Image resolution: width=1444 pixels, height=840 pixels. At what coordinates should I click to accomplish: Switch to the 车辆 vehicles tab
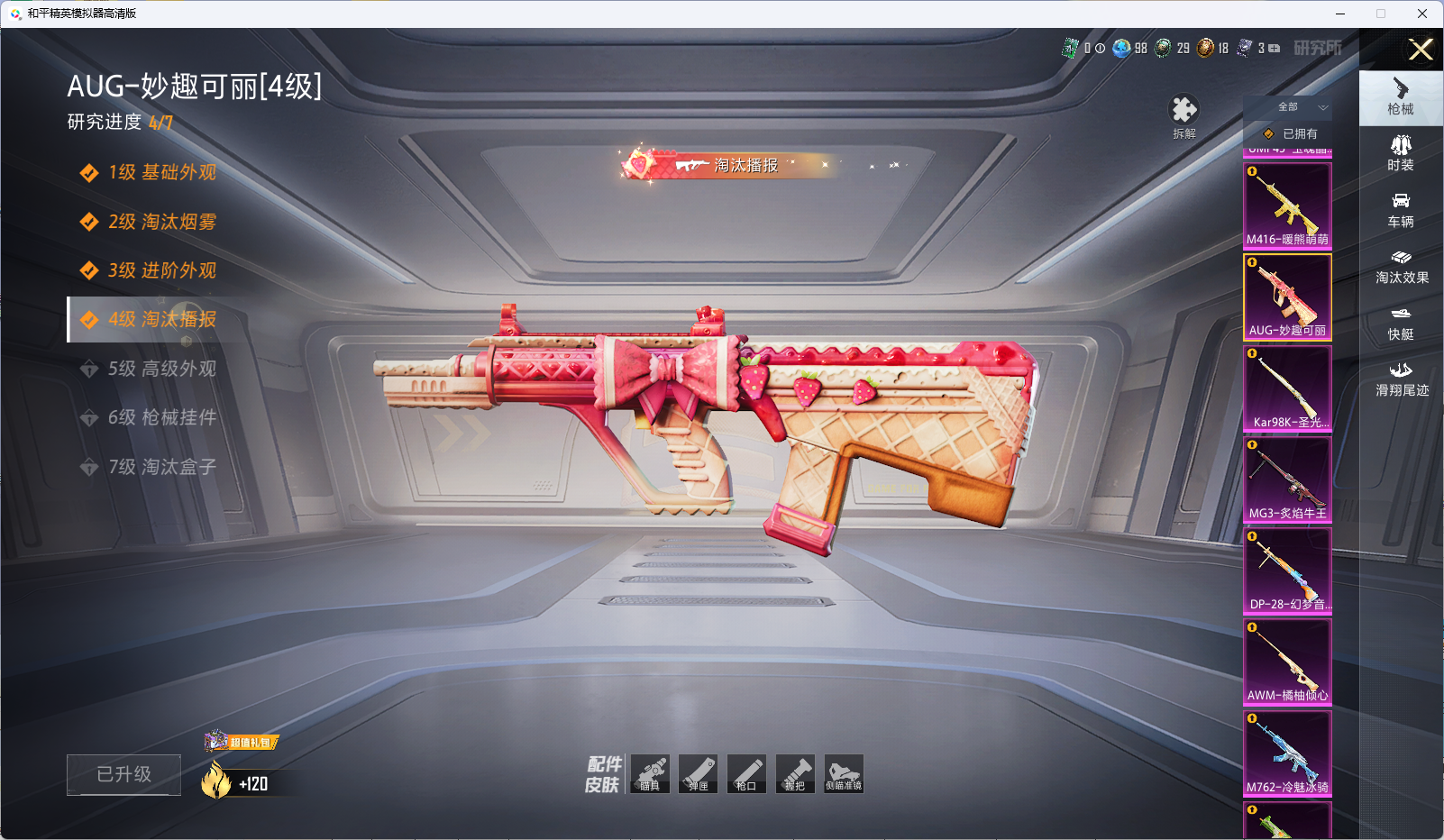(1401, 210)
